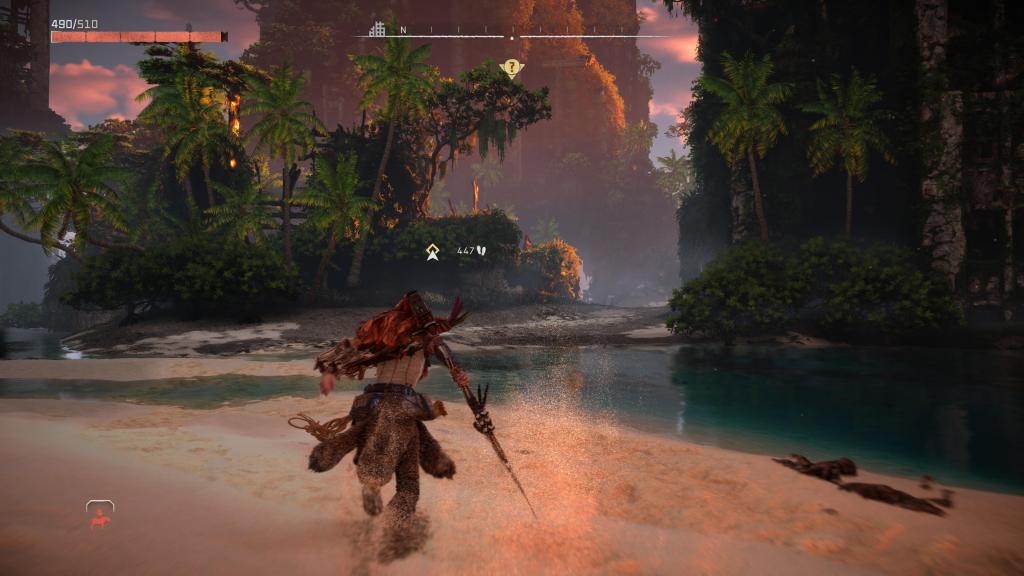Select the settlement icon on the compass
Image resolution: width=1024 pixels, height=576 pixels.
click(x=377, y=29)
